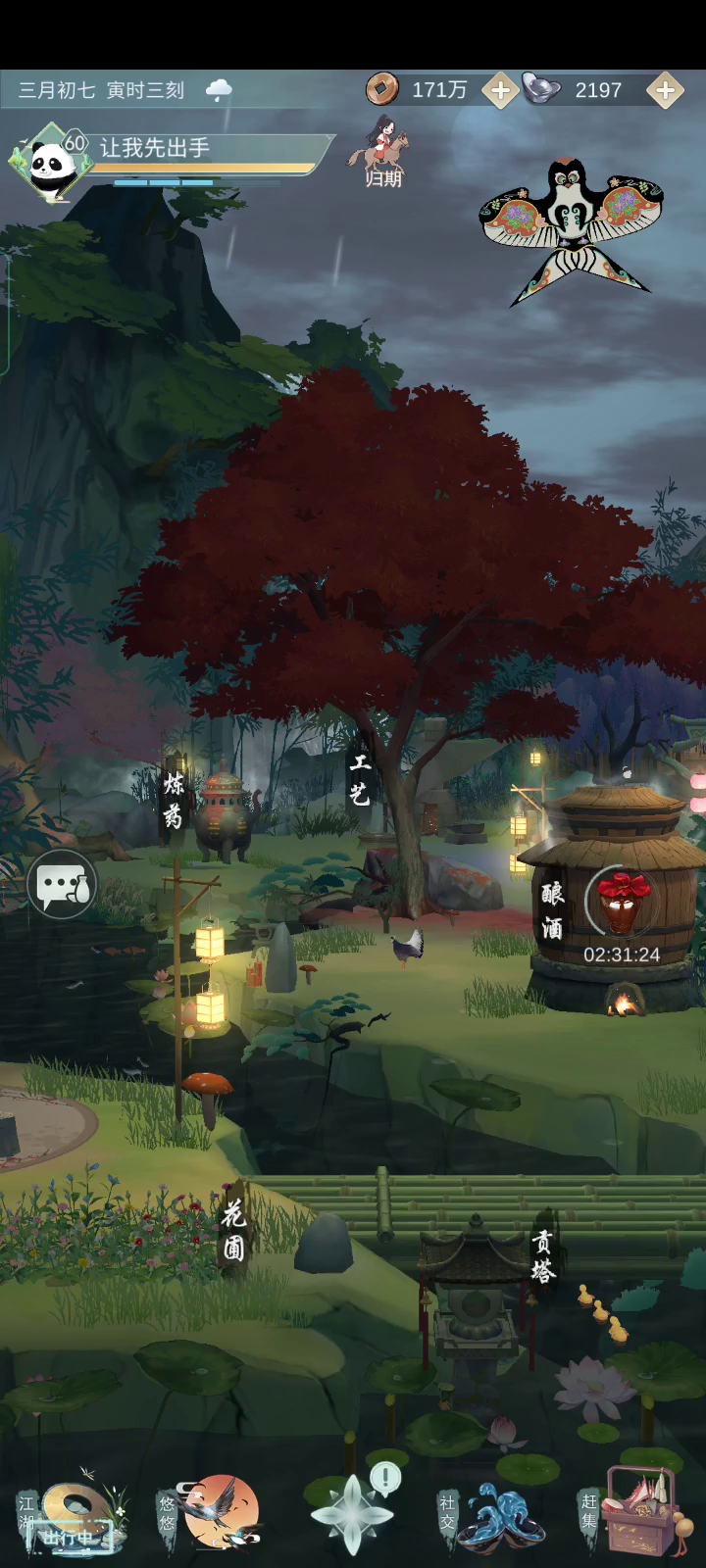Tap the weather cloud icon beside the date
The image size is (706, 1568).
pyautogui.click(x=219, y=90)
